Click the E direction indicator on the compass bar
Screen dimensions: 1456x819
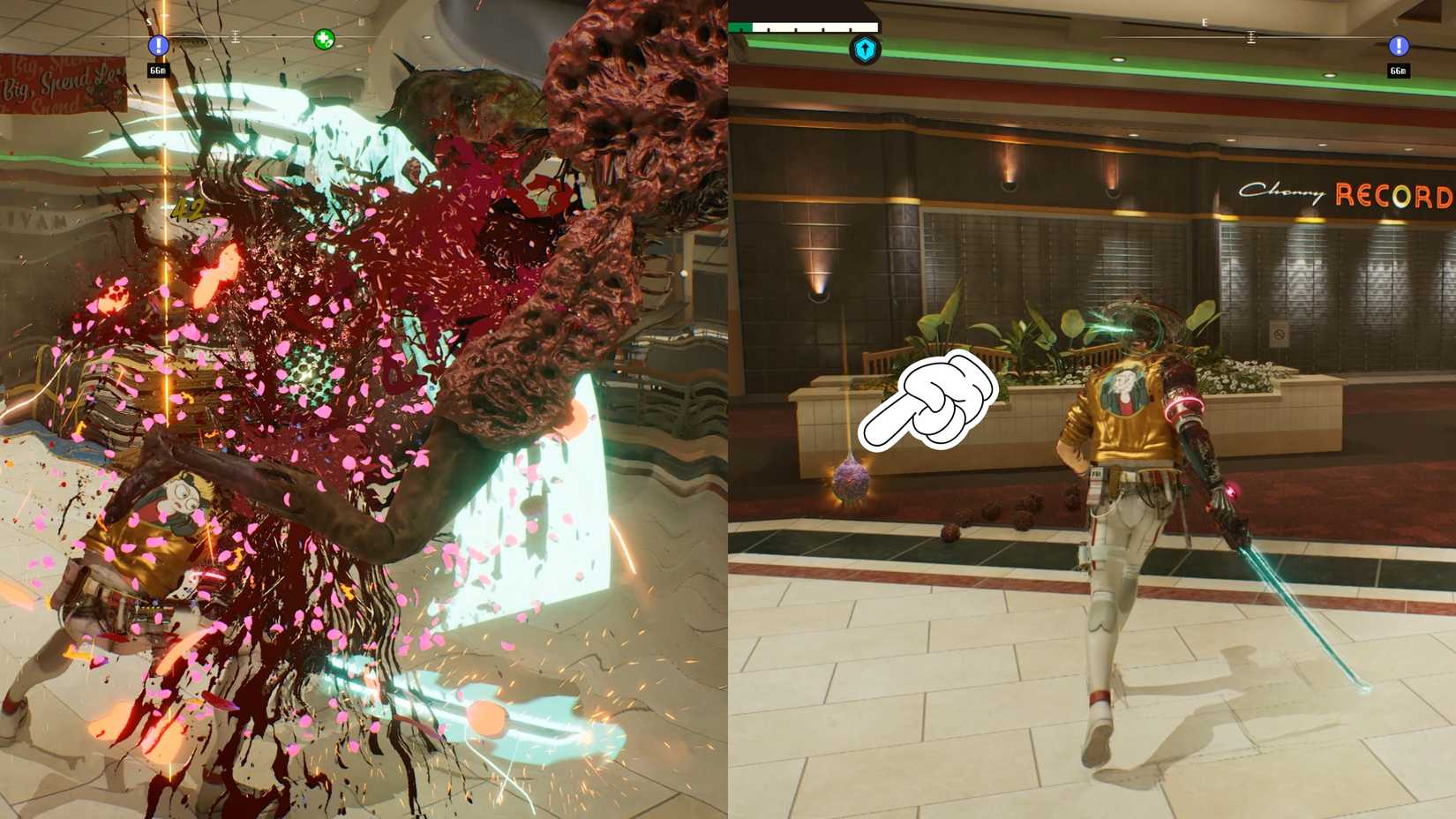(1205, 22)
